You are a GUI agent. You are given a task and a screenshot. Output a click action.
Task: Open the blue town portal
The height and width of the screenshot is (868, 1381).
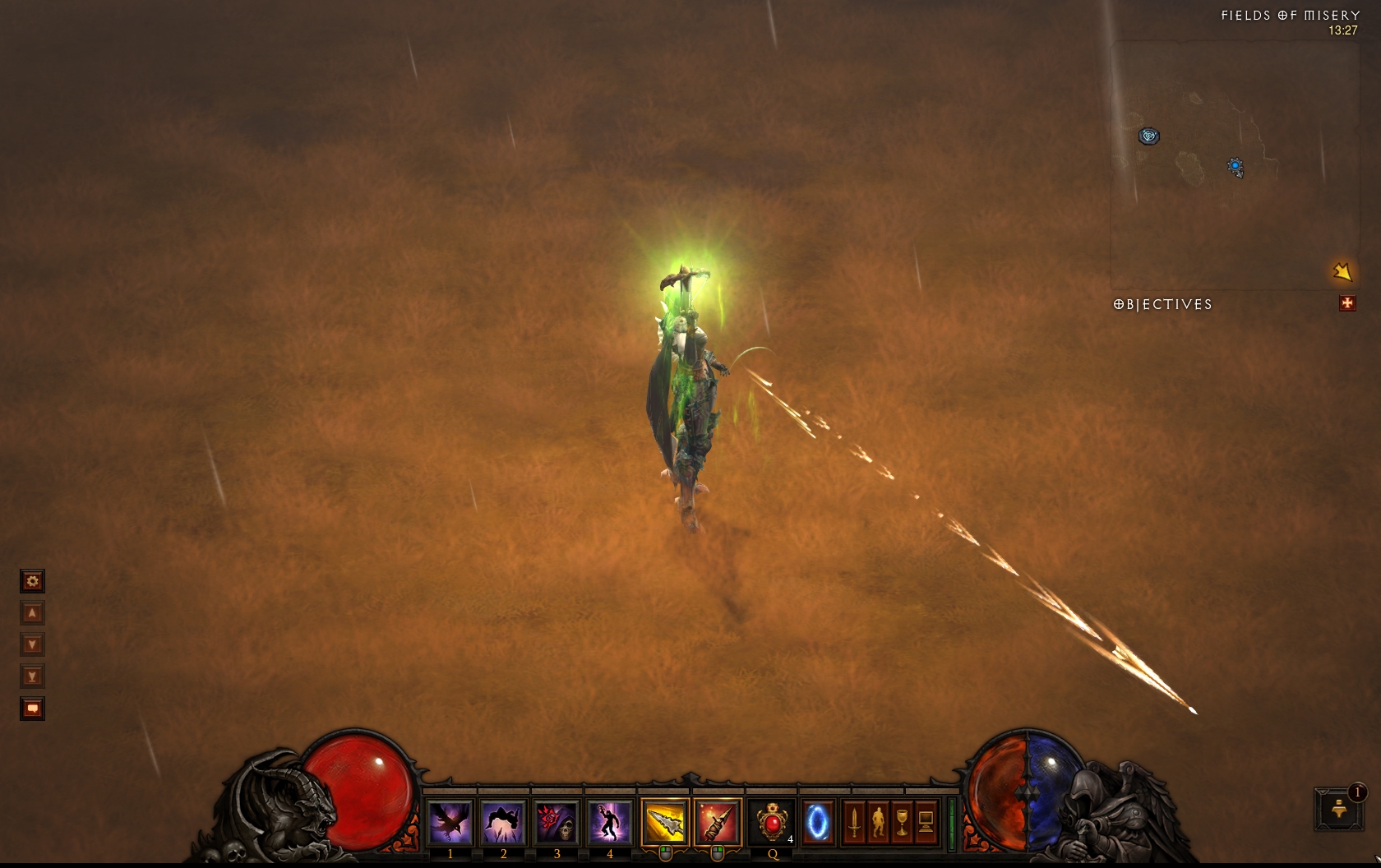click(818, 821)
